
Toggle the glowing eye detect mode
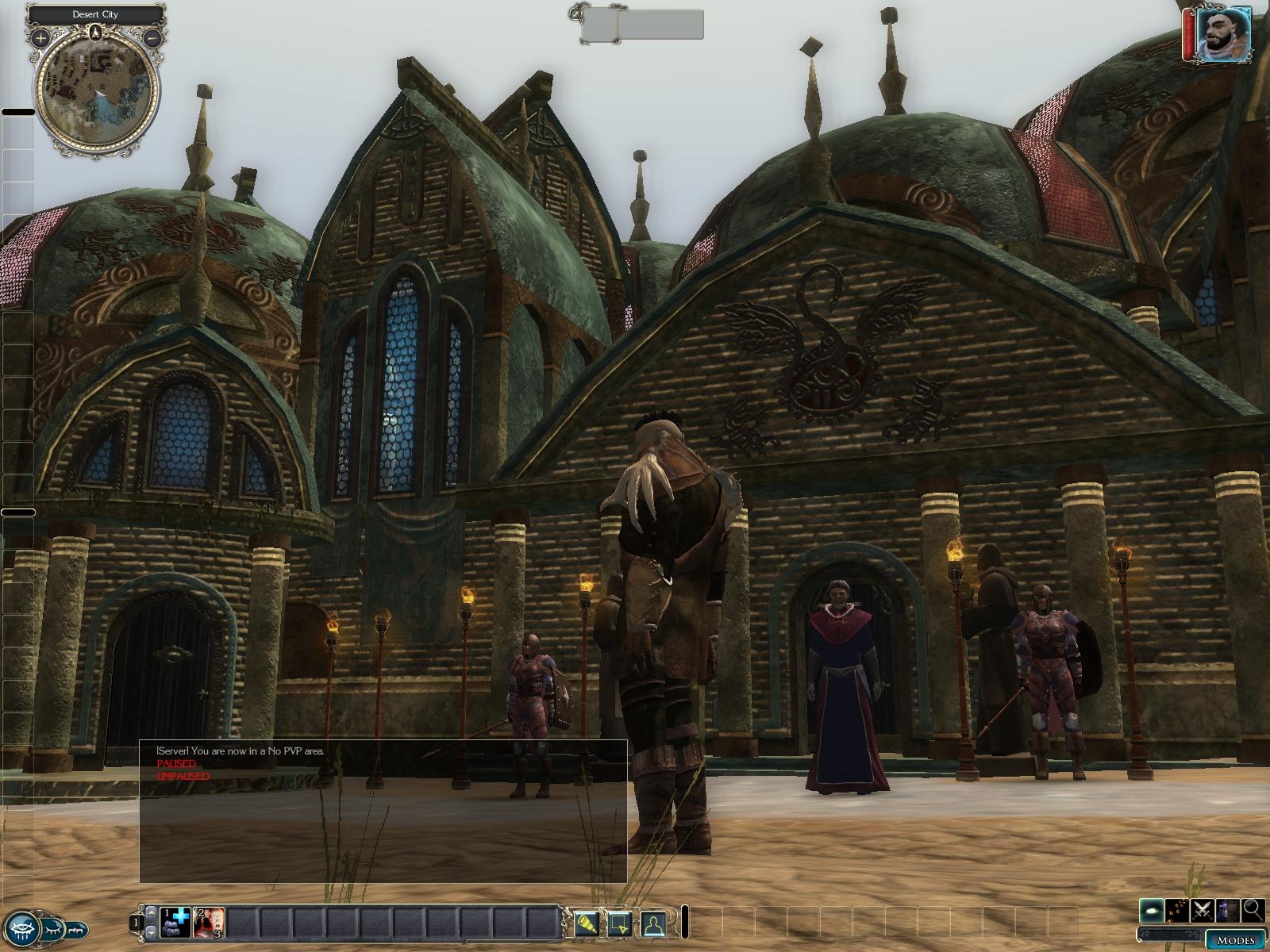tap(1153, 910)
